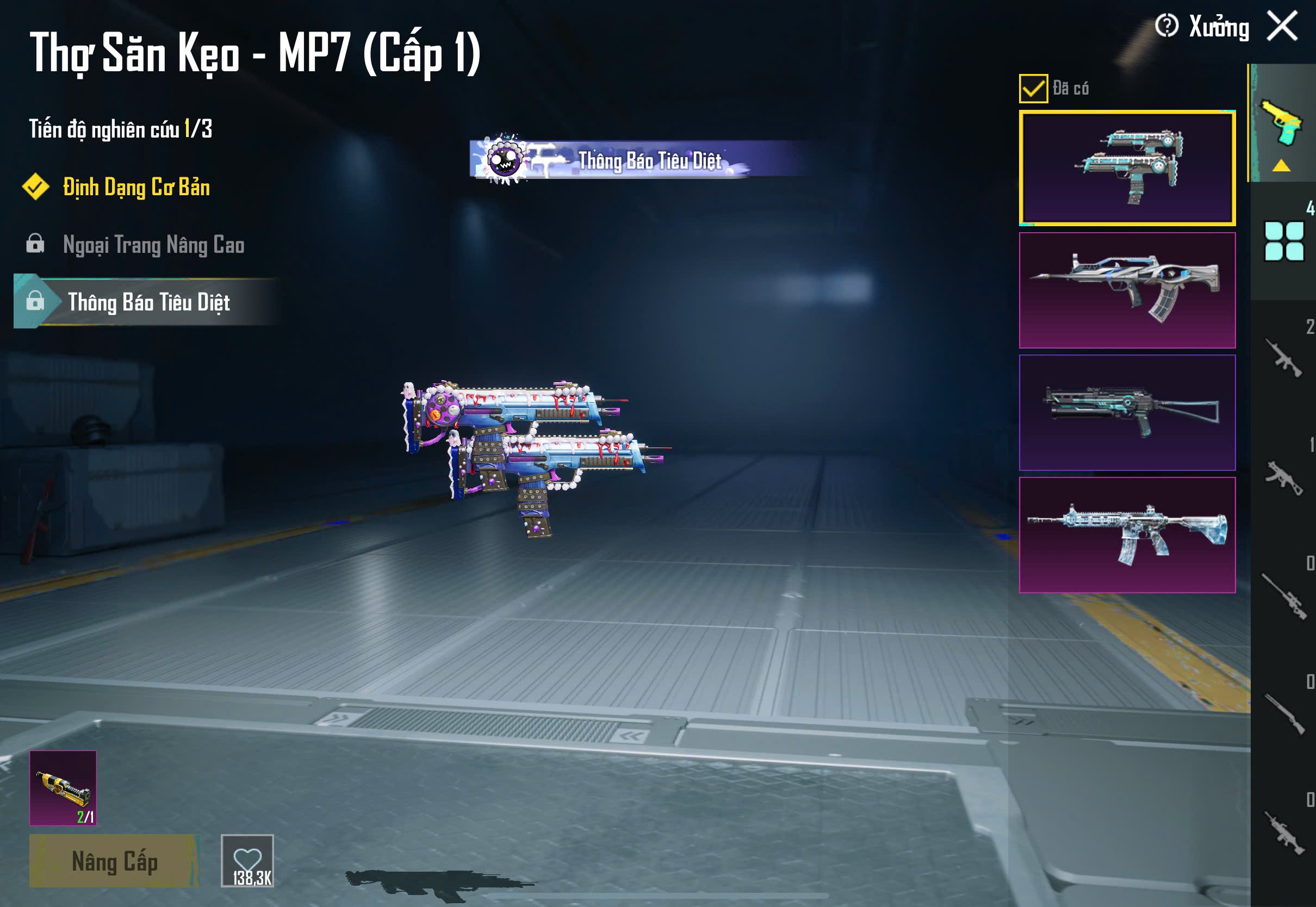Screen dimensions: 1316x907
Task: Show the Định Dạng Cơ Bản stage
Action: (136, 188)
